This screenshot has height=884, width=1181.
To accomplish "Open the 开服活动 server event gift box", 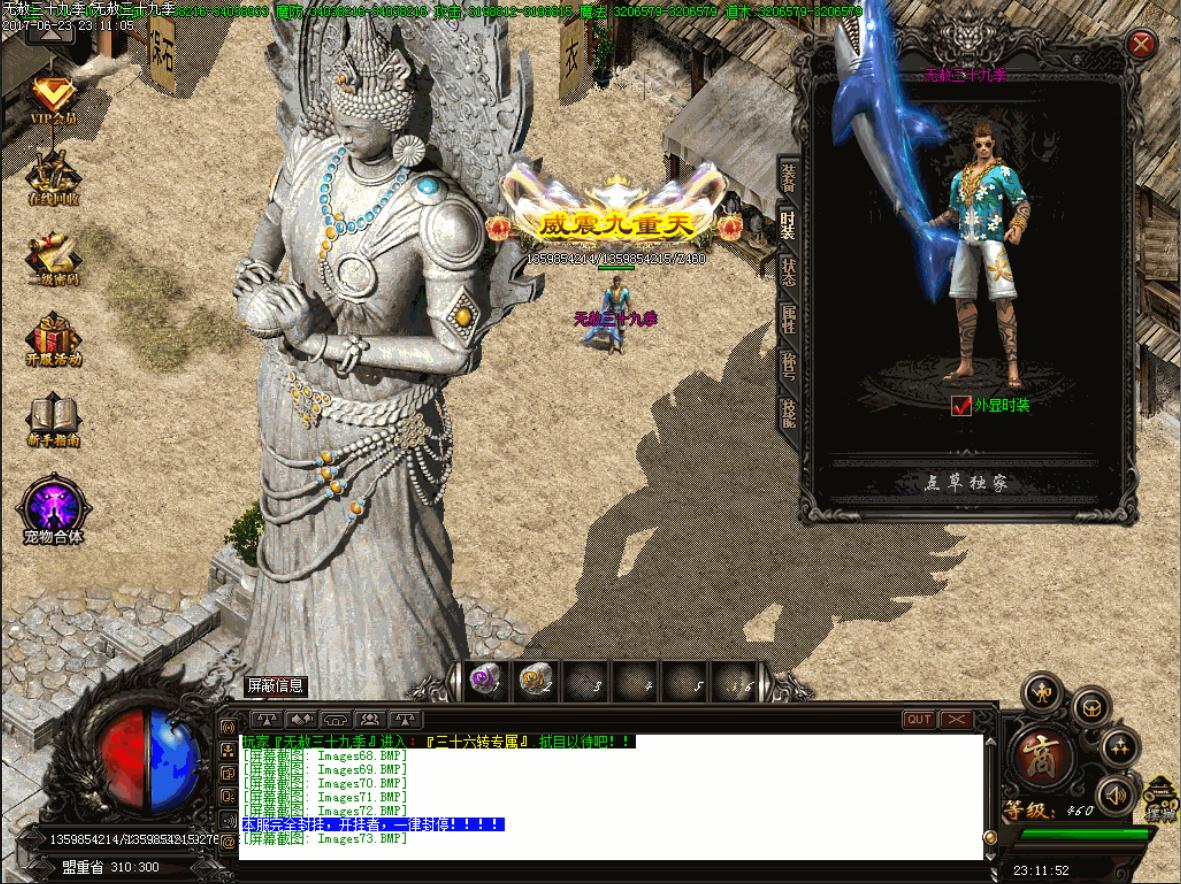I will coord(53,340).
